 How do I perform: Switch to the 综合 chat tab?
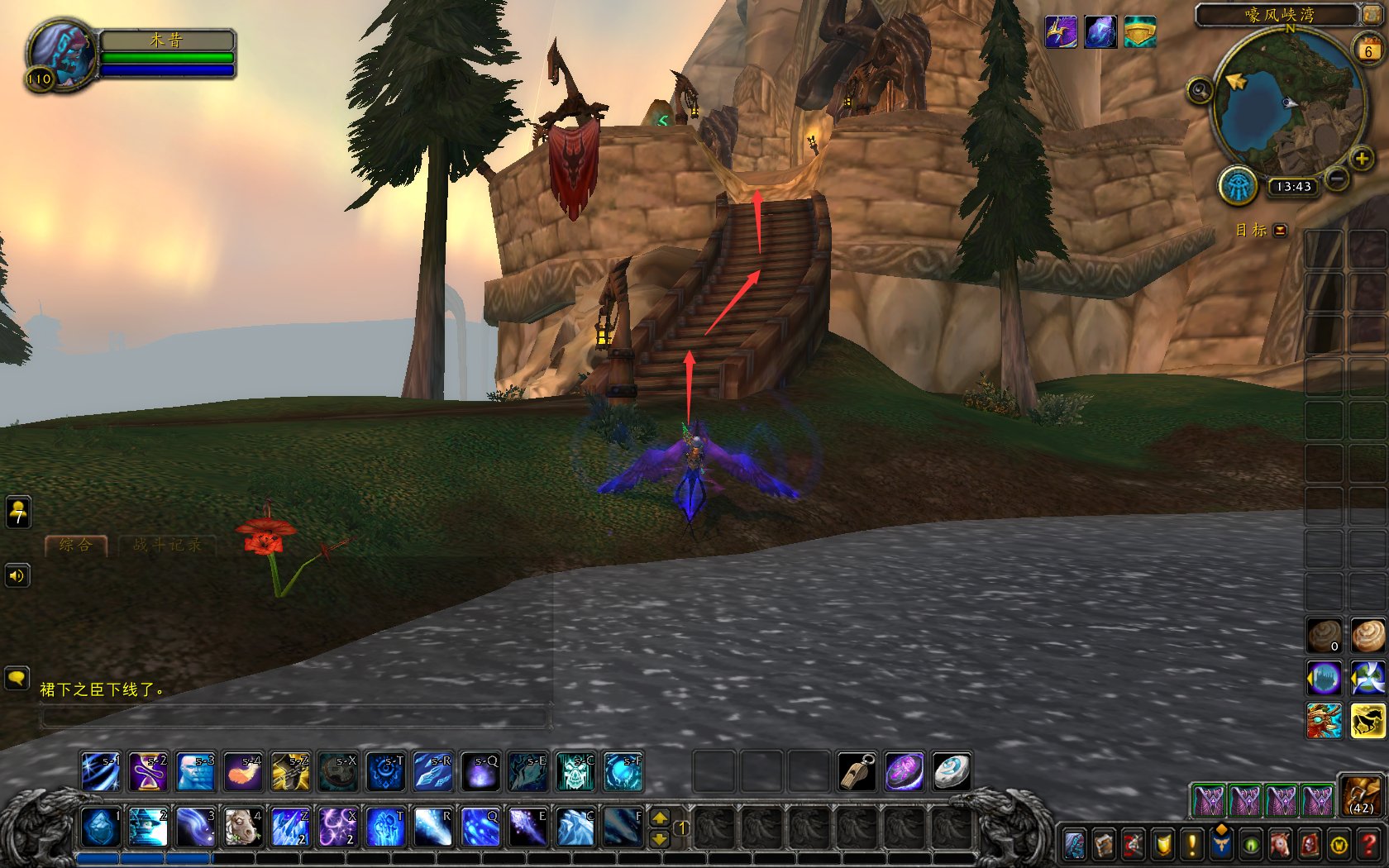coord(76,545)
